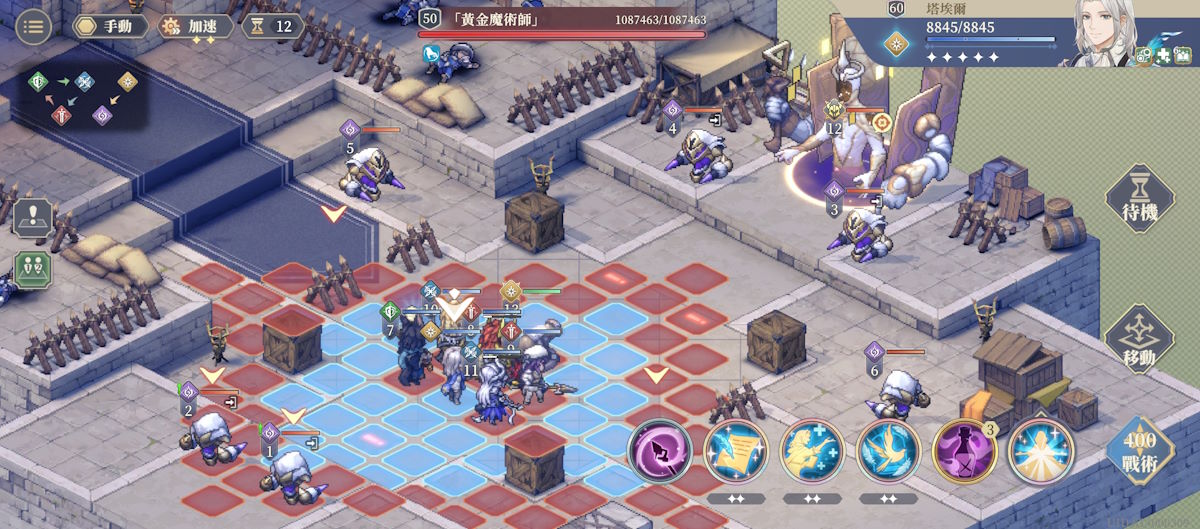This screenshot has height=529, width=1200.
Task: Open the exclamation-mark tile info button
Action: pyautogui.click(x=32, y=217)
